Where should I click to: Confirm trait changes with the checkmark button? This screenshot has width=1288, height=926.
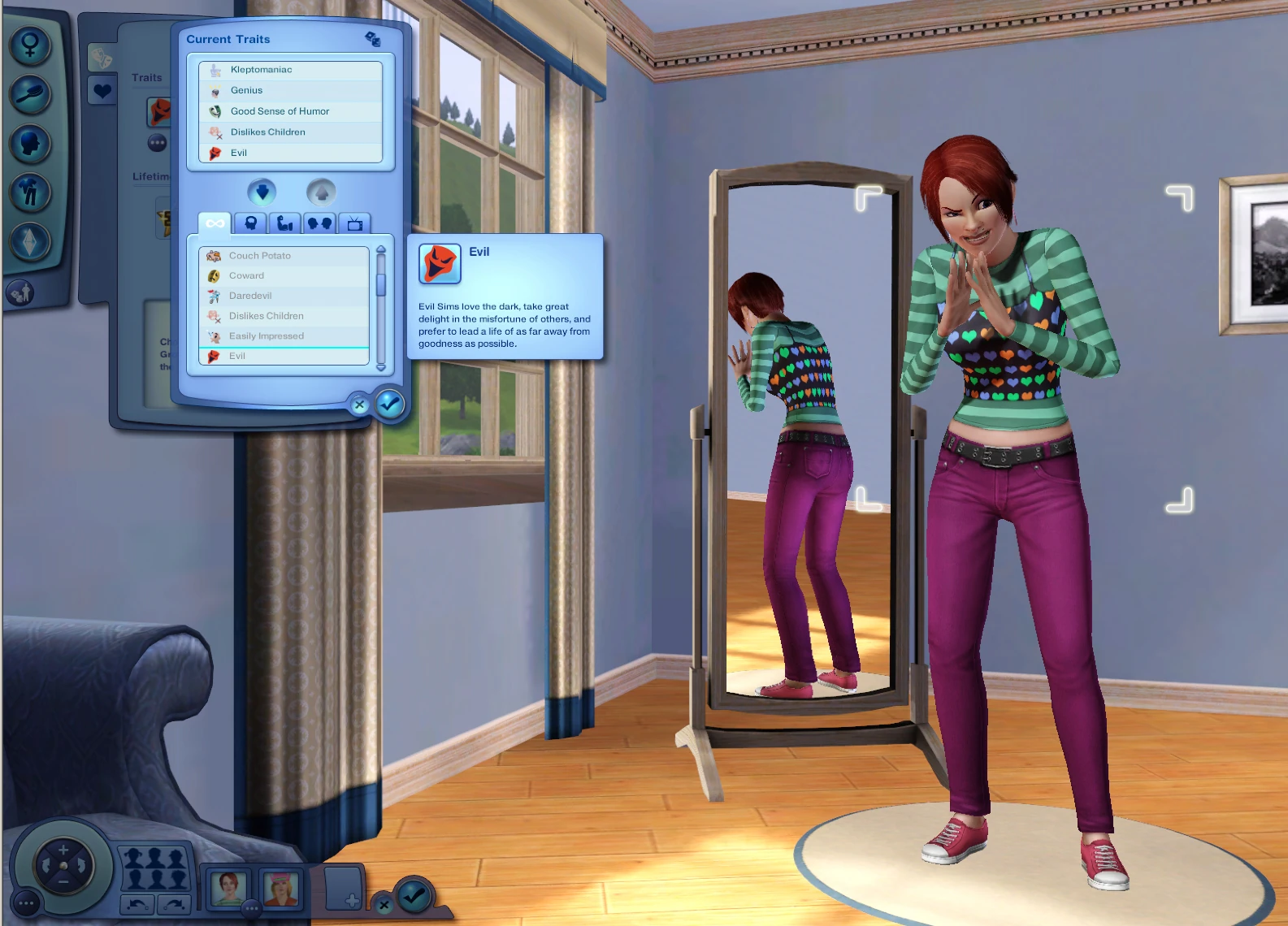coord(388,405)
